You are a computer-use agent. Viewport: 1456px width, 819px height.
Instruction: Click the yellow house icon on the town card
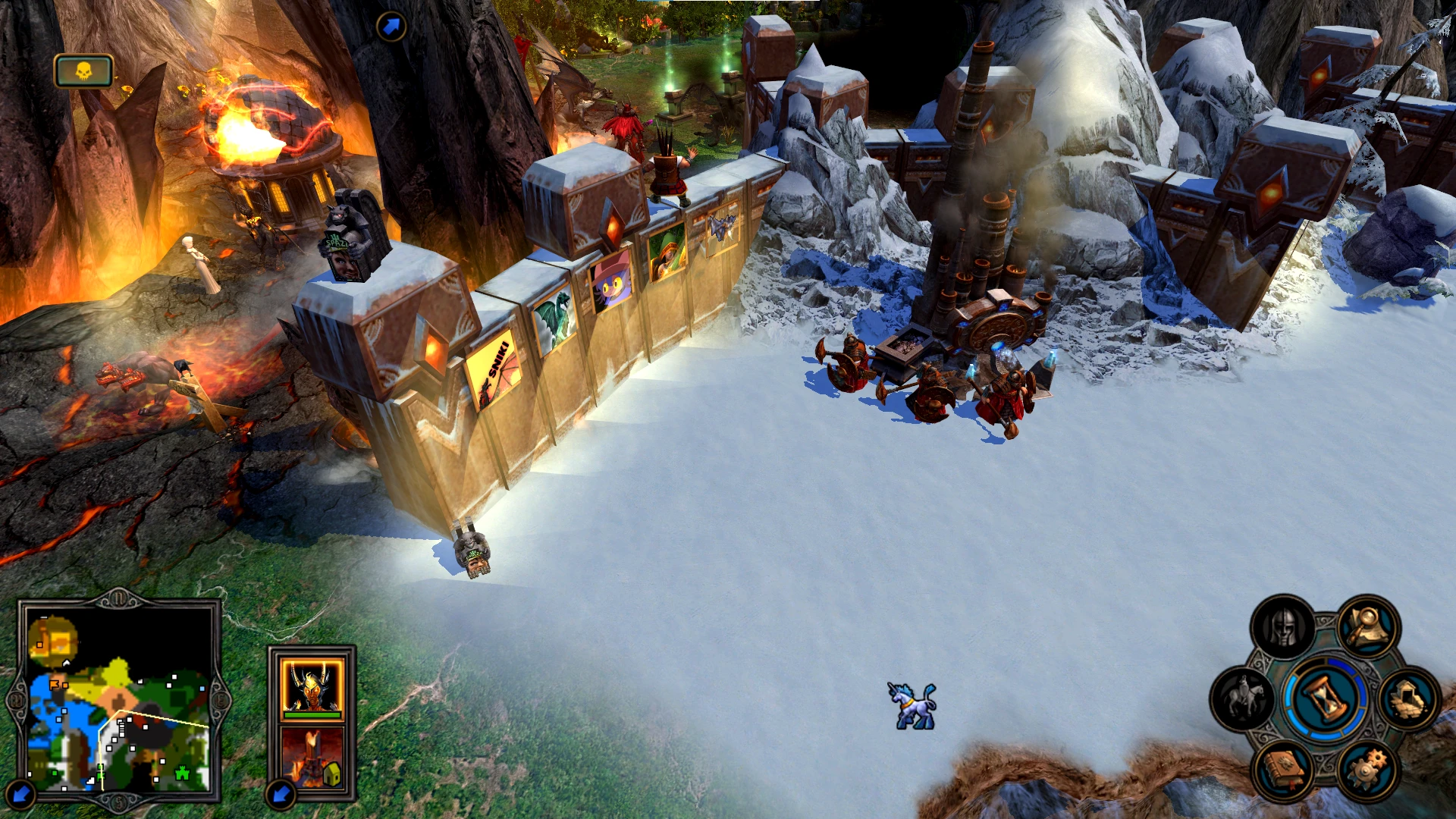(x=333, y=773)
